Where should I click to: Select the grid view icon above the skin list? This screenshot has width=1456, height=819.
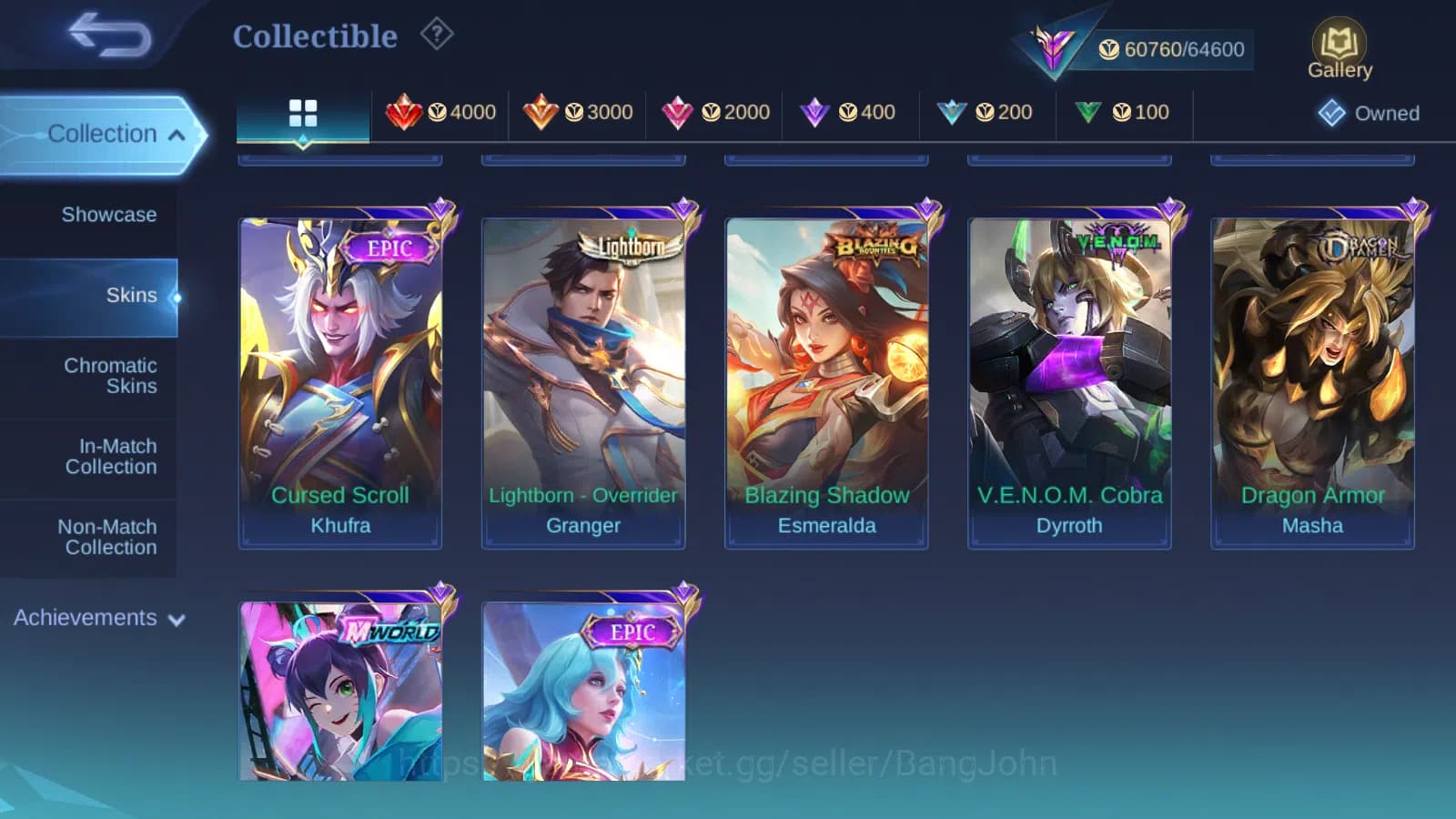pyautogui.click(x=303, y=112)
